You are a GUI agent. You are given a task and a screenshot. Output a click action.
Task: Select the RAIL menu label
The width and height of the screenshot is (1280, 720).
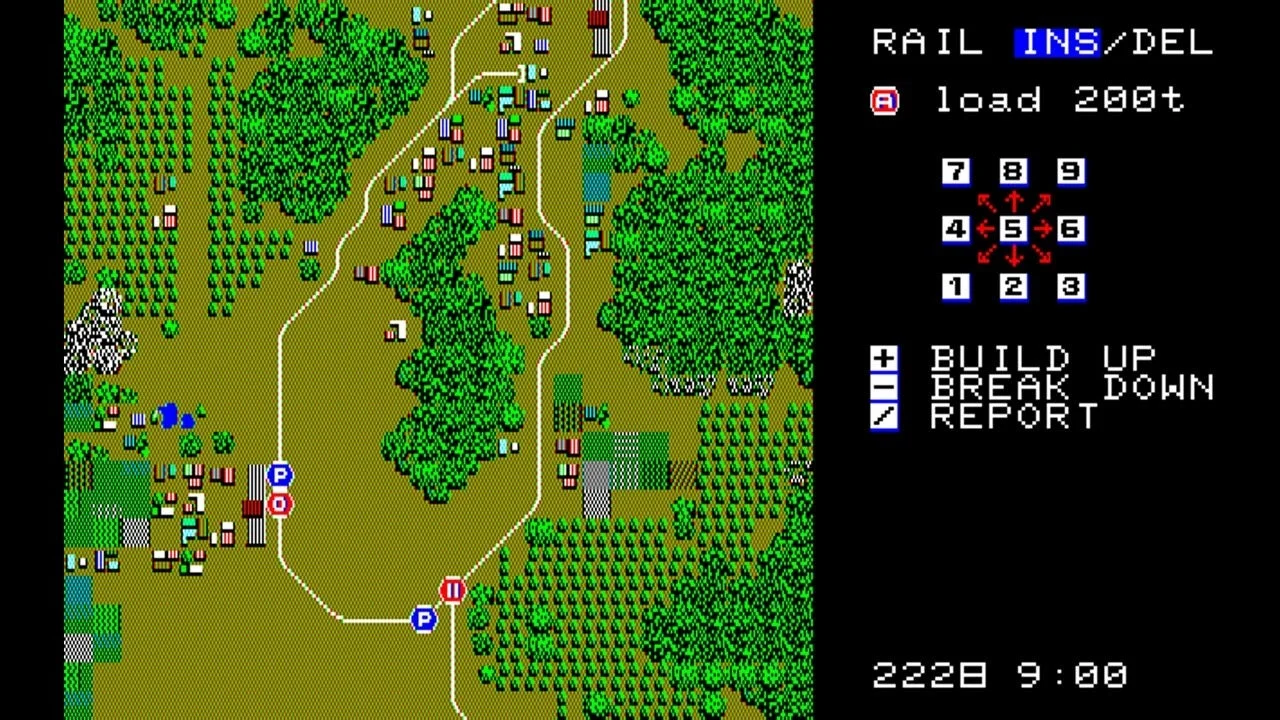pyautogui.click(x=924, y=42)
